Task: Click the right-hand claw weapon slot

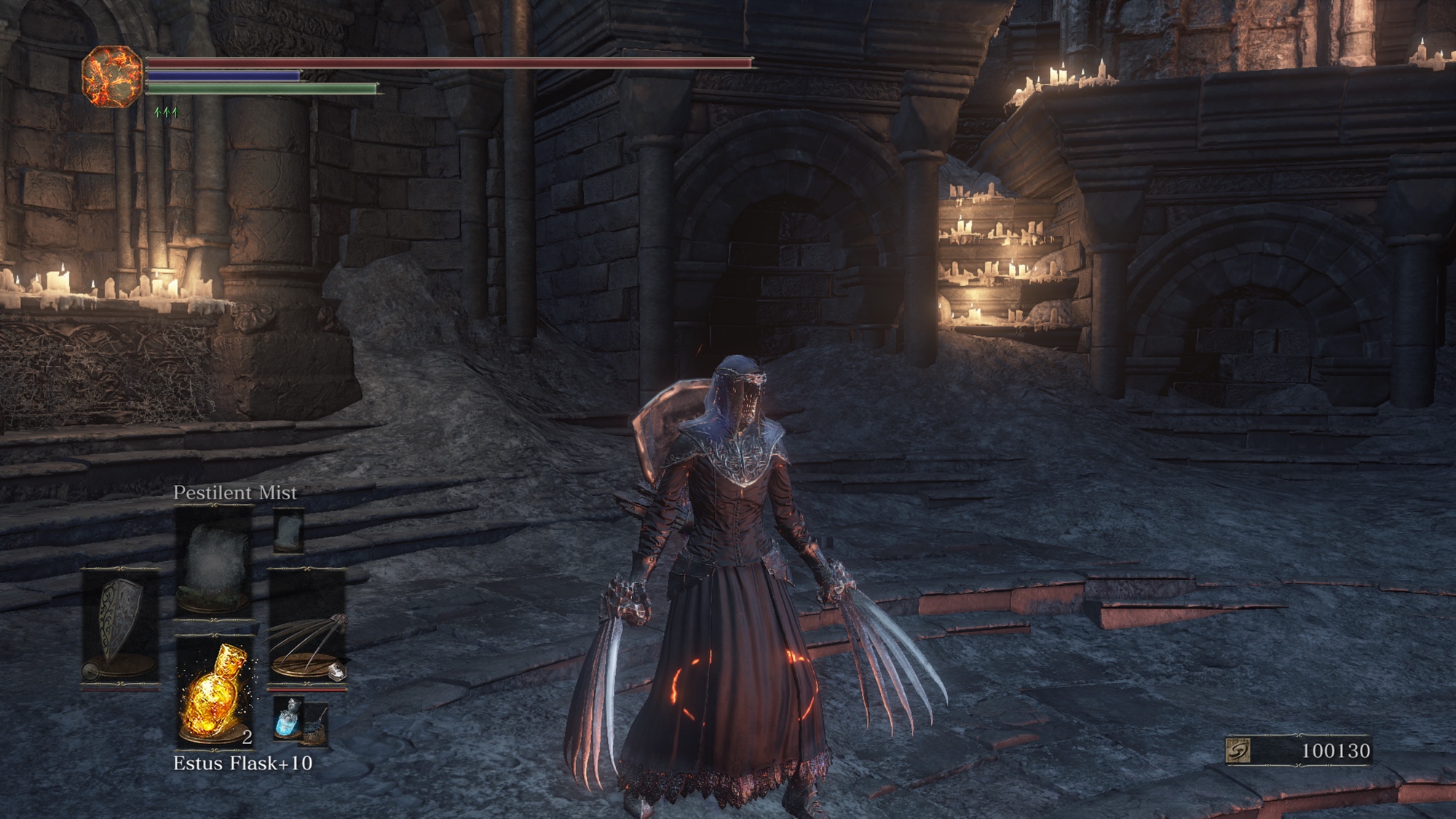Action: (x=308, y=628)
